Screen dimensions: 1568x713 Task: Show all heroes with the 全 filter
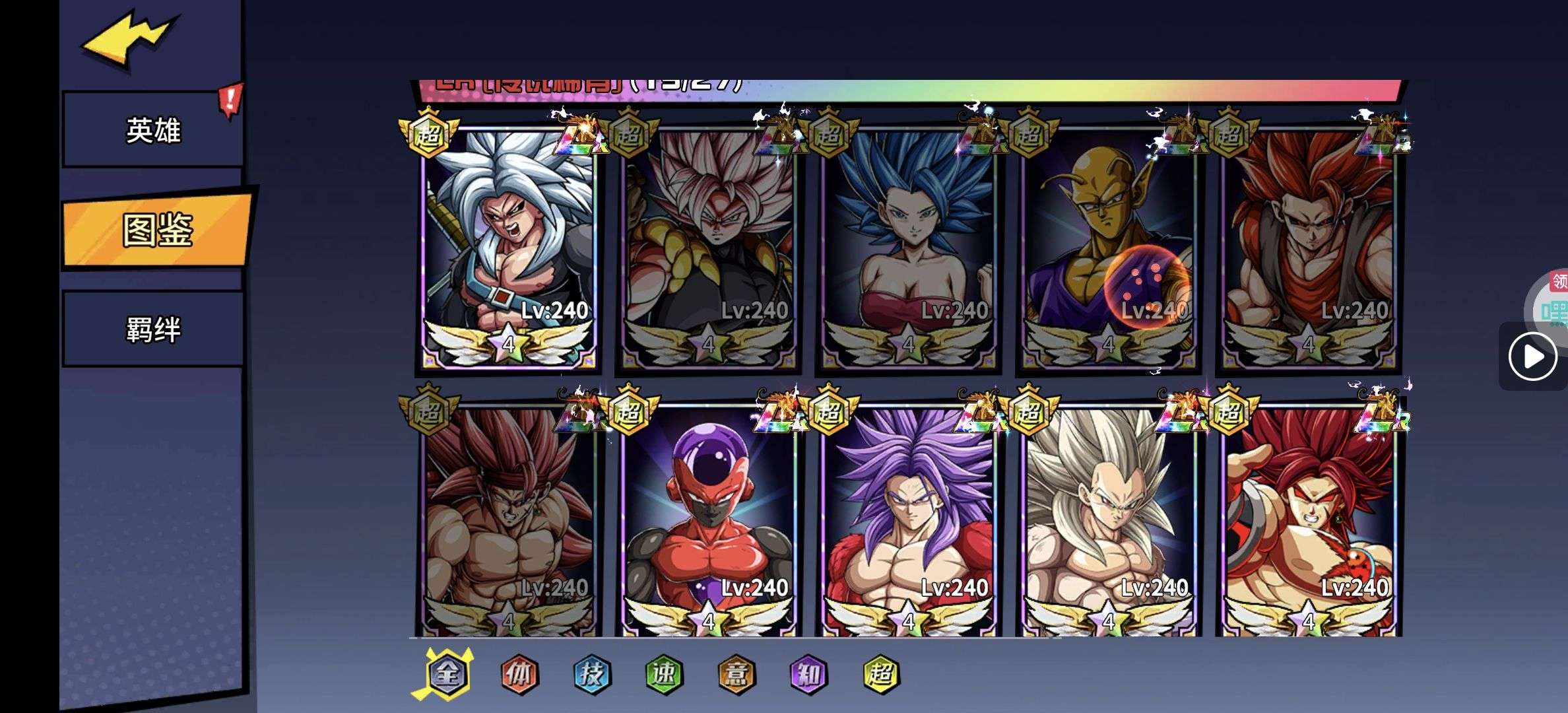(x=448, y=674)
